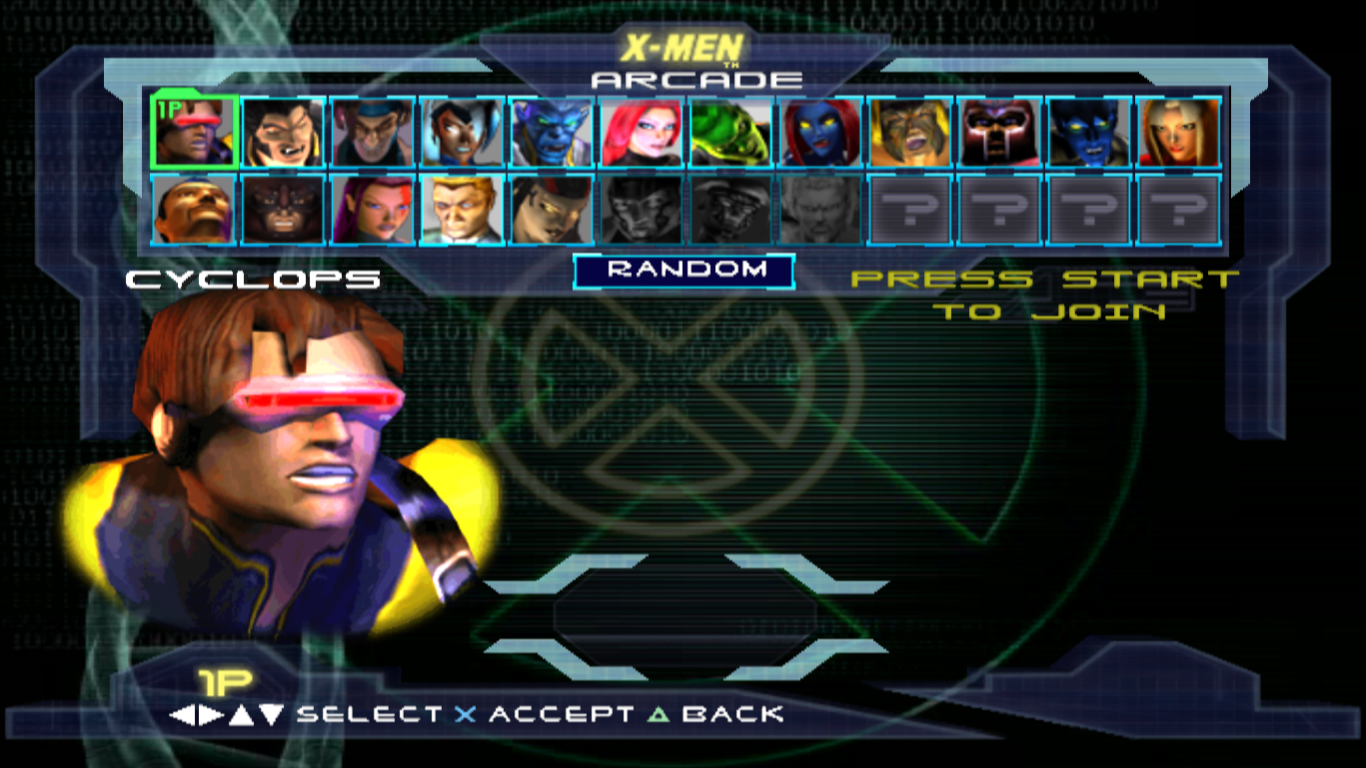
Task: Choose the blue-furred Beast portrait
Action: point(551,132)
